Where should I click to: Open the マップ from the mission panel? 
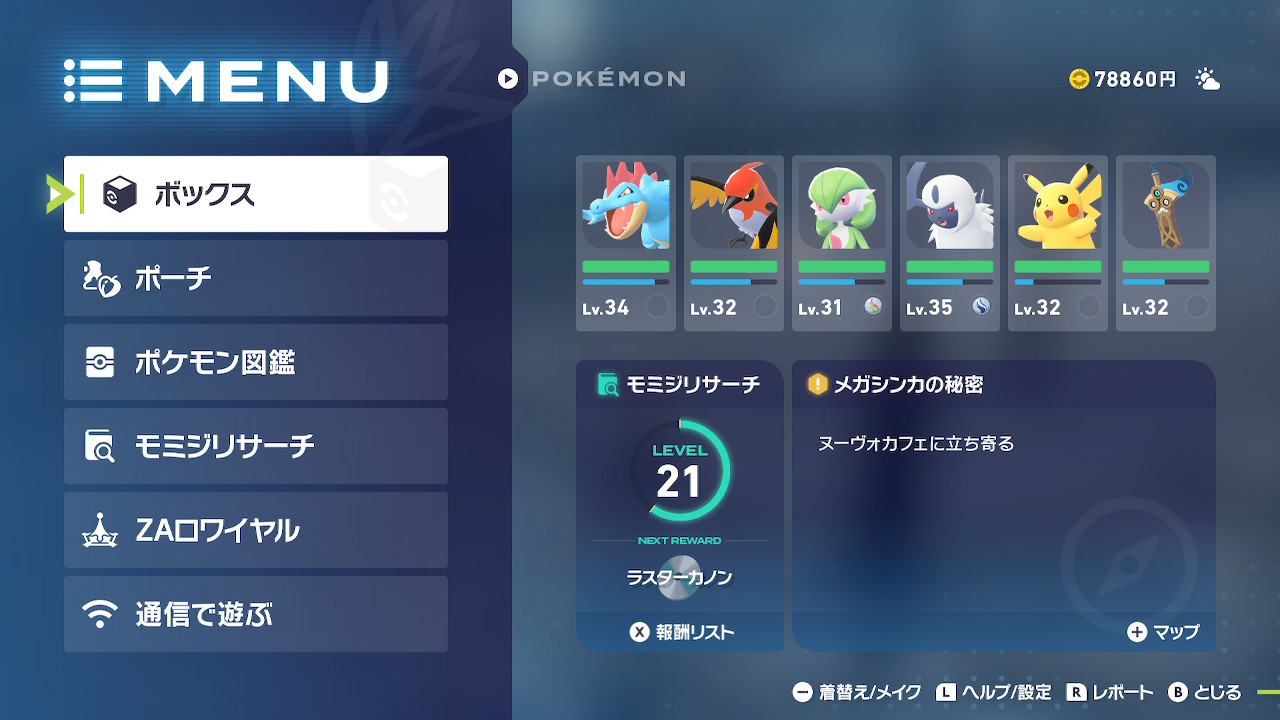tap(1163, 632)
